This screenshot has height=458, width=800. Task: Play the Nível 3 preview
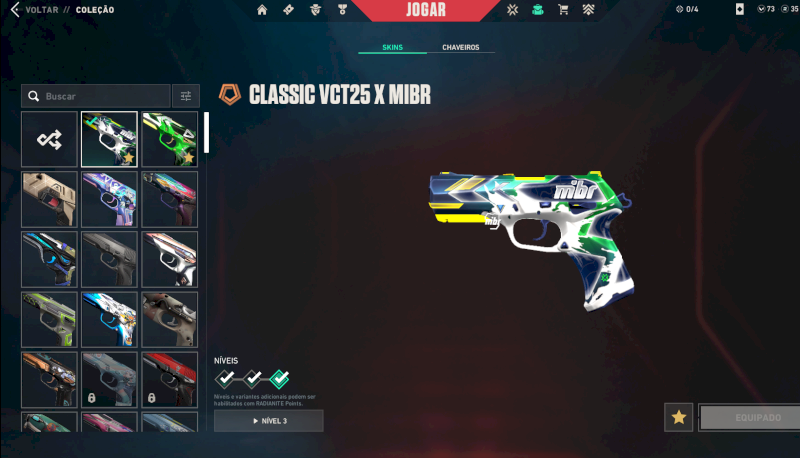(x=268, y=421)
